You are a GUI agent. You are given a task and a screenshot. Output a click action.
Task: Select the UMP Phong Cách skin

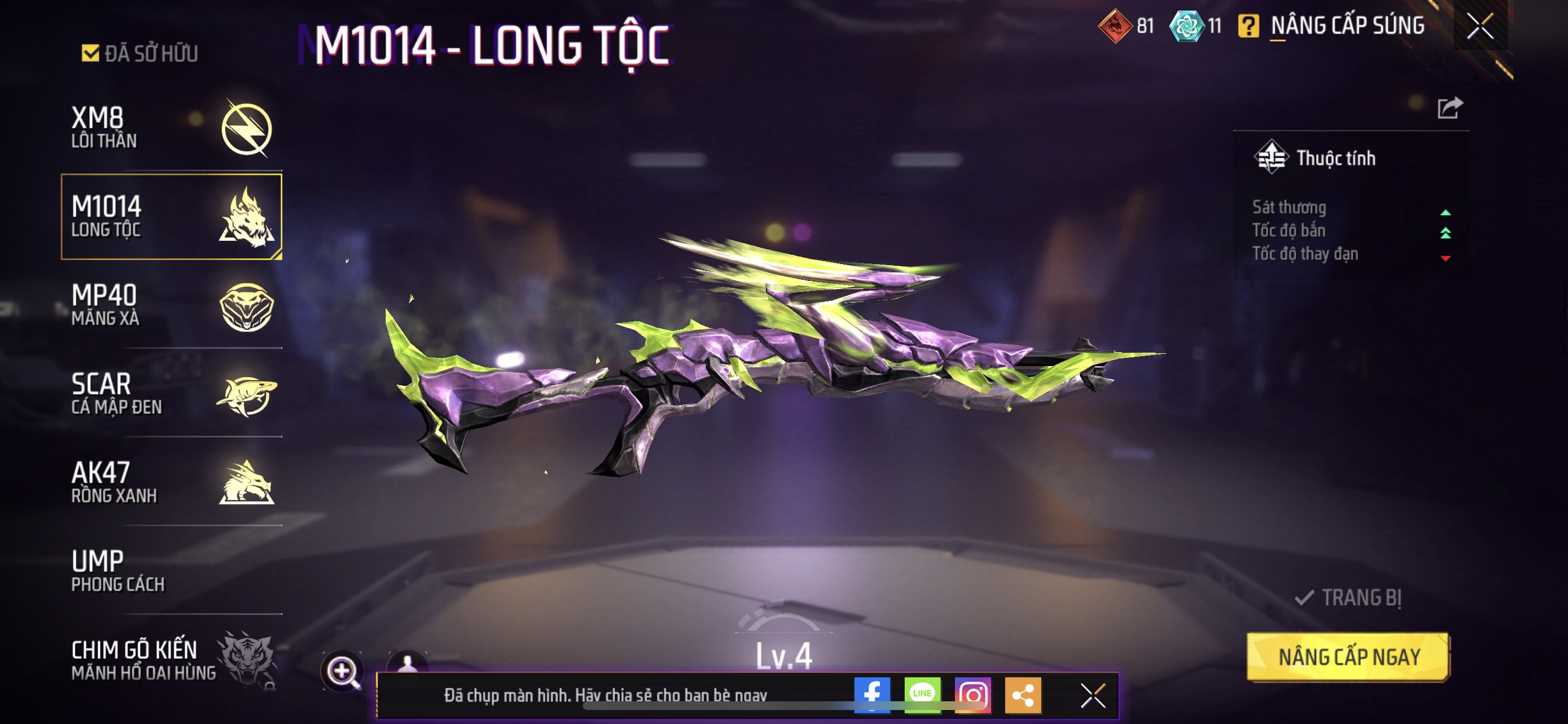point(171,571)
